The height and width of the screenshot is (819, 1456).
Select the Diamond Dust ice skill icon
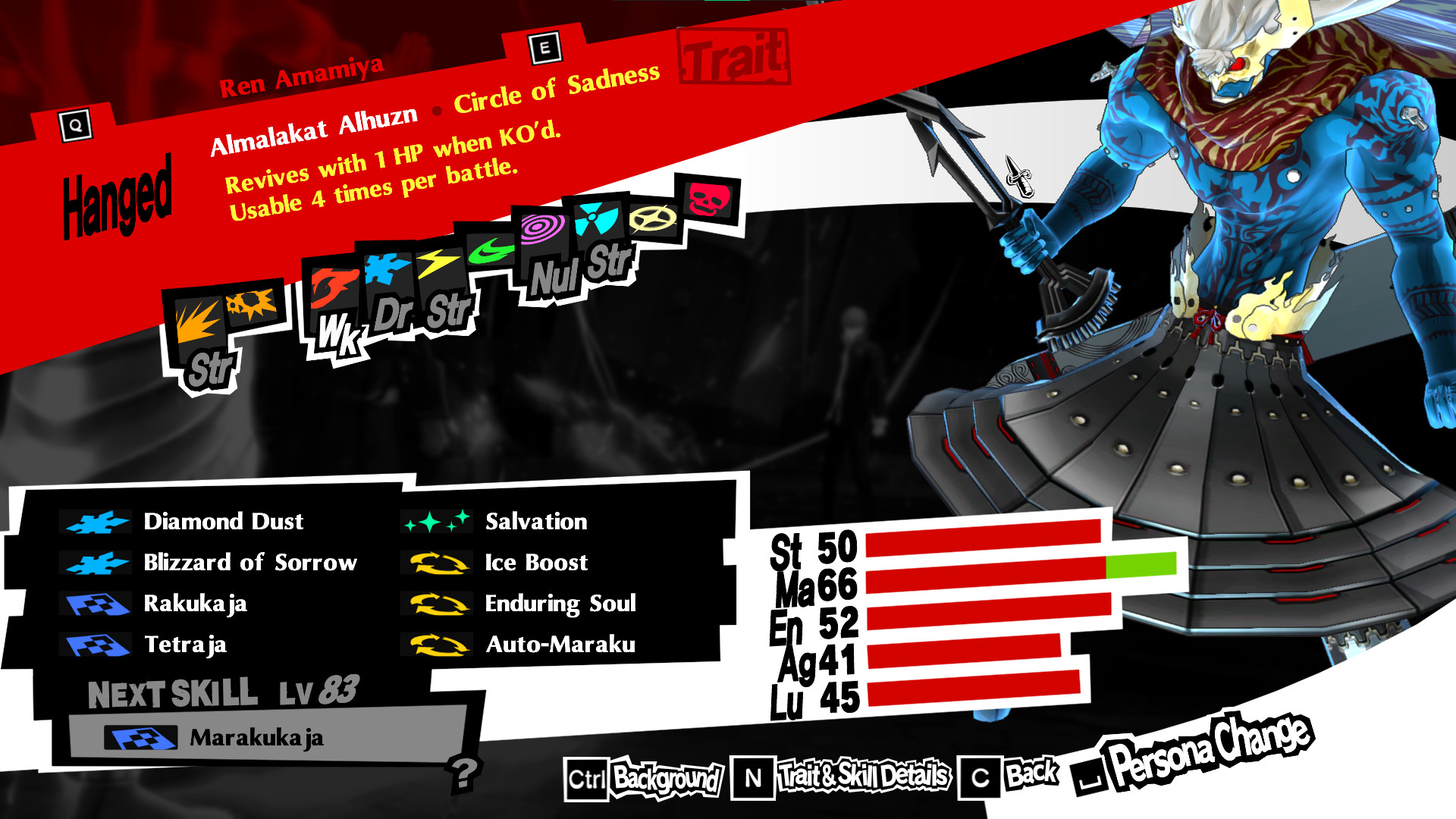click(x=96, y=521)
